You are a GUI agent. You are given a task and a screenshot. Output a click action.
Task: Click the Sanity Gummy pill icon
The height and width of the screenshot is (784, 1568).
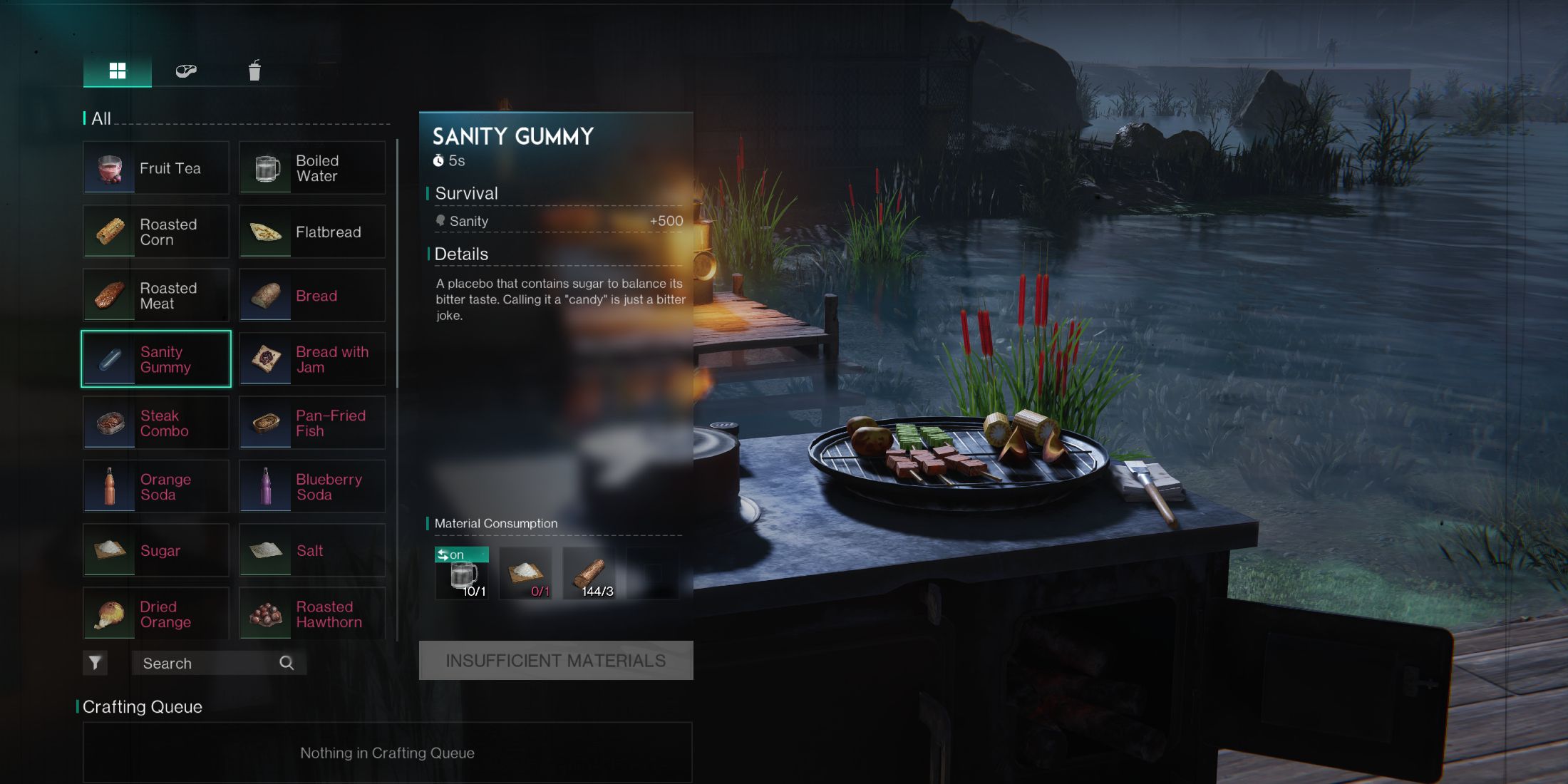coord(109,359)
